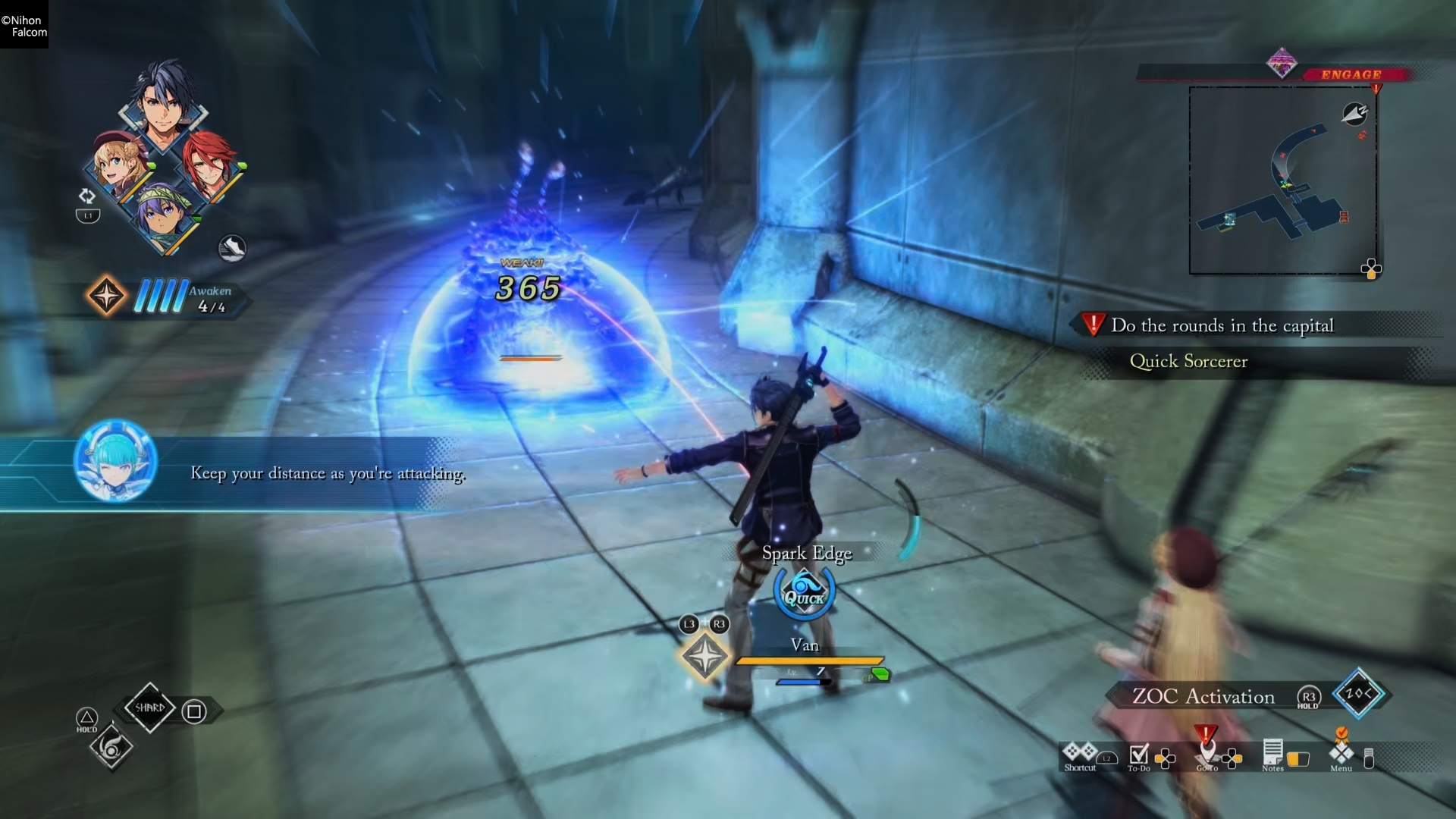Viewport: 1456px width, 819px height.
Task: Click the boots movement speed icon
Action: pyautogui.click(x=233, y=248)
